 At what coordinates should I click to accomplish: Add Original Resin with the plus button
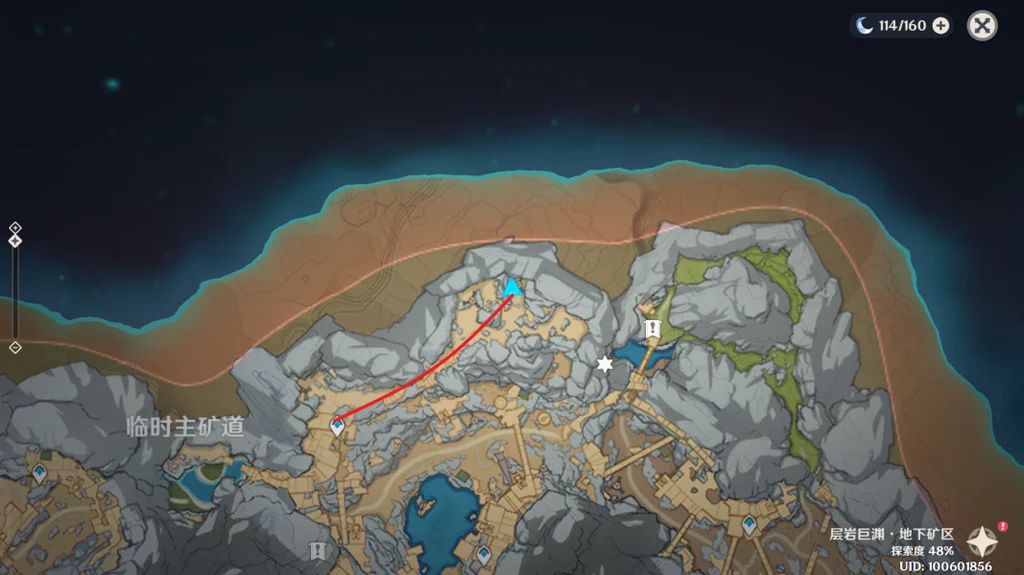pyautogui.click(x=941, y=26)
